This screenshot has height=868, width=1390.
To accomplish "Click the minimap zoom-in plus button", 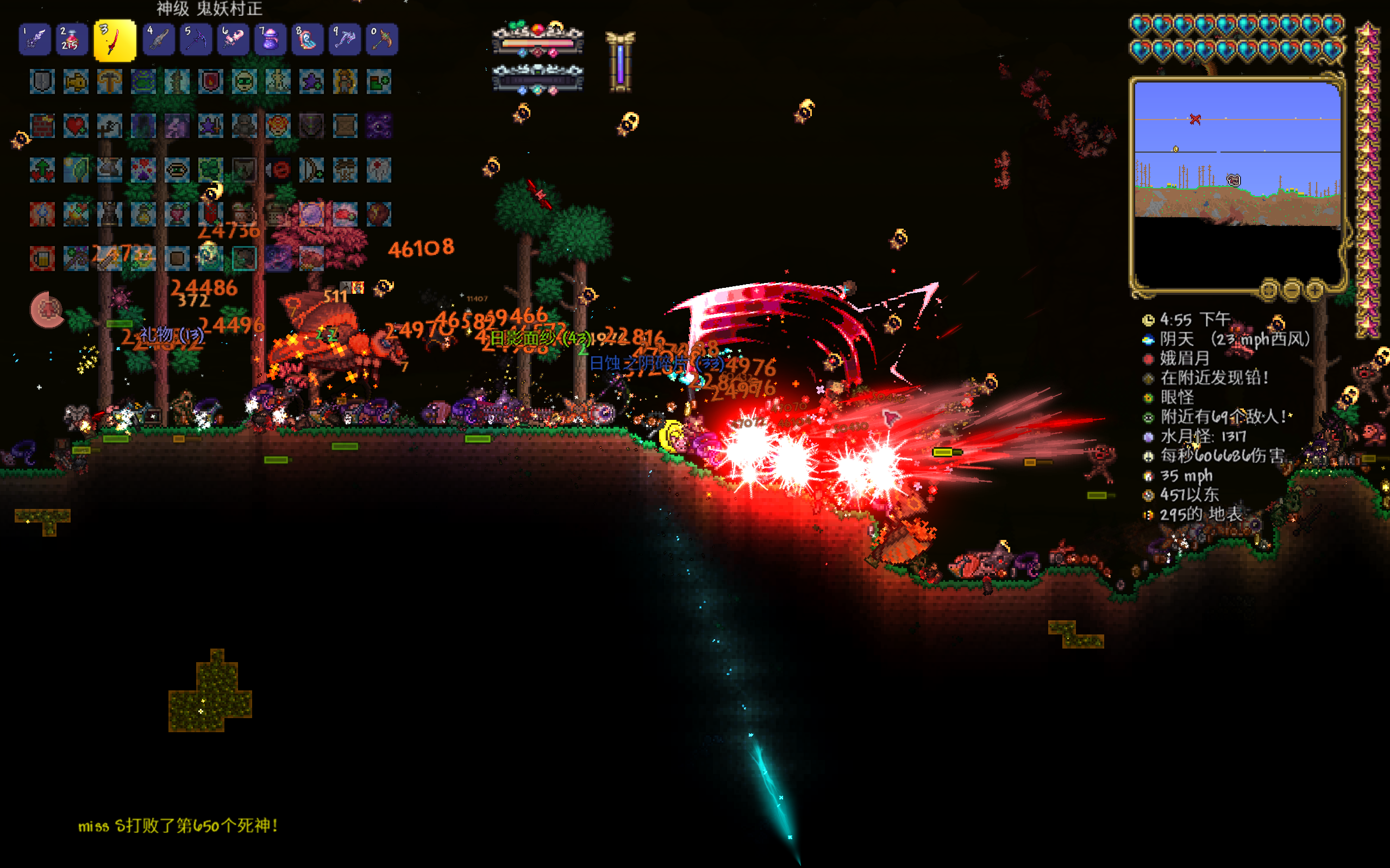I will click(1315, 290).
